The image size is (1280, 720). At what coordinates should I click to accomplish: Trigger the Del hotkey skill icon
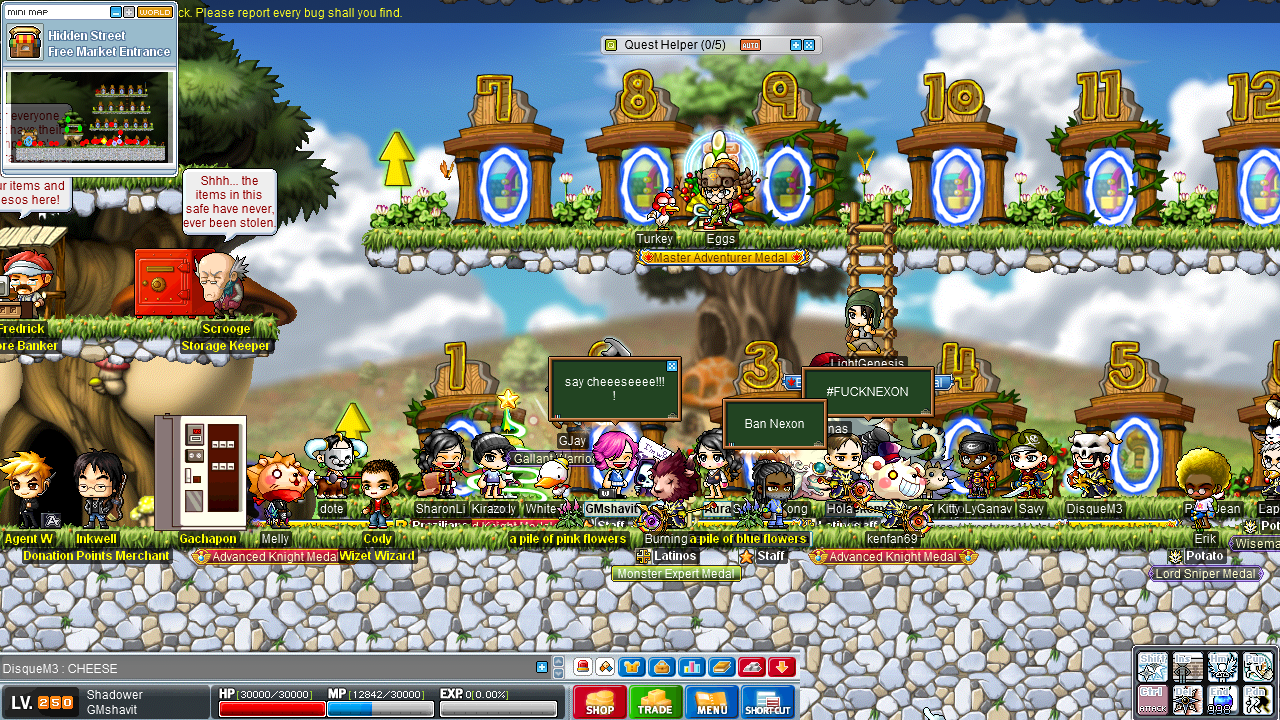coord(1187,699)
